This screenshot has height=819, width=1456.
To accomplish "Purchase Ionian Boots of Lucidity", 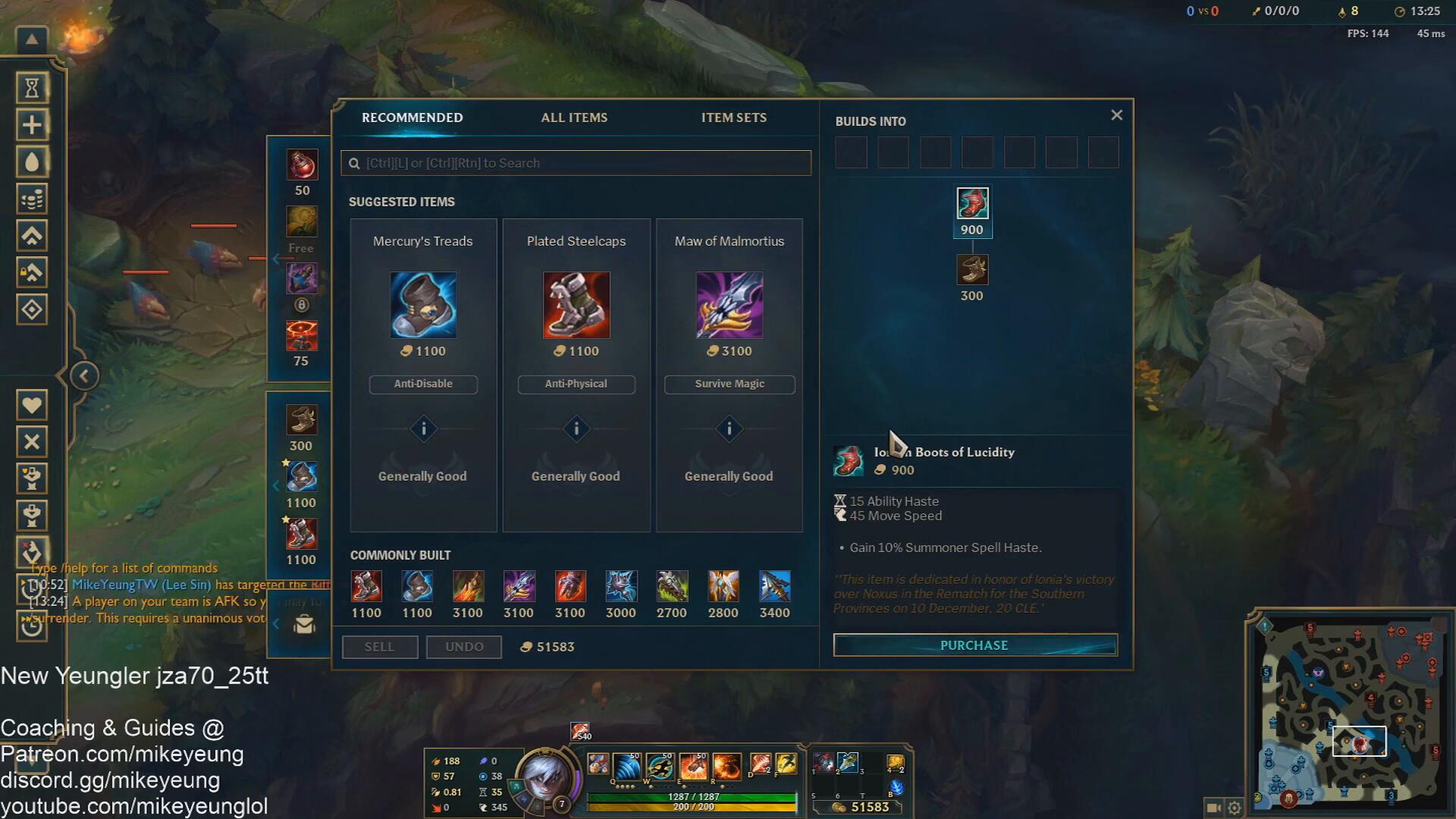I will [x=974, y=645].
